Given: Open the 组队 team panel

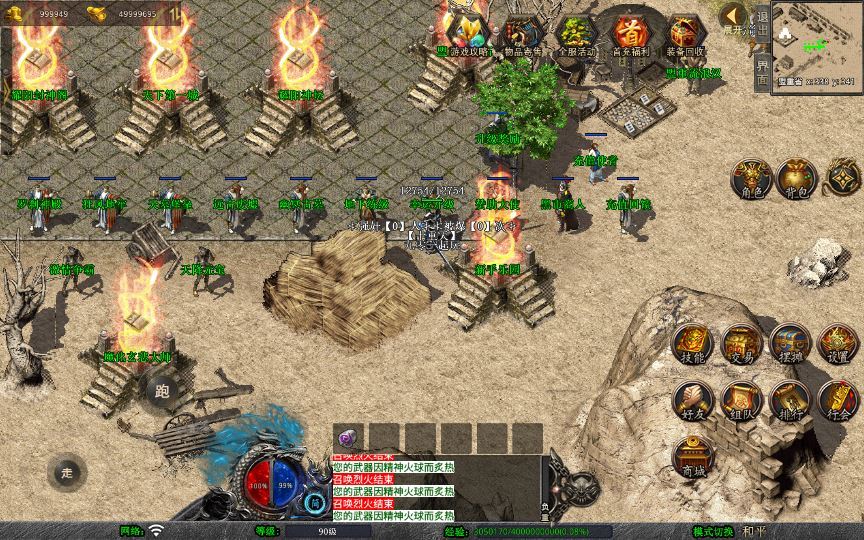Looking at the screenshot, I should click(x=741, y=400).
